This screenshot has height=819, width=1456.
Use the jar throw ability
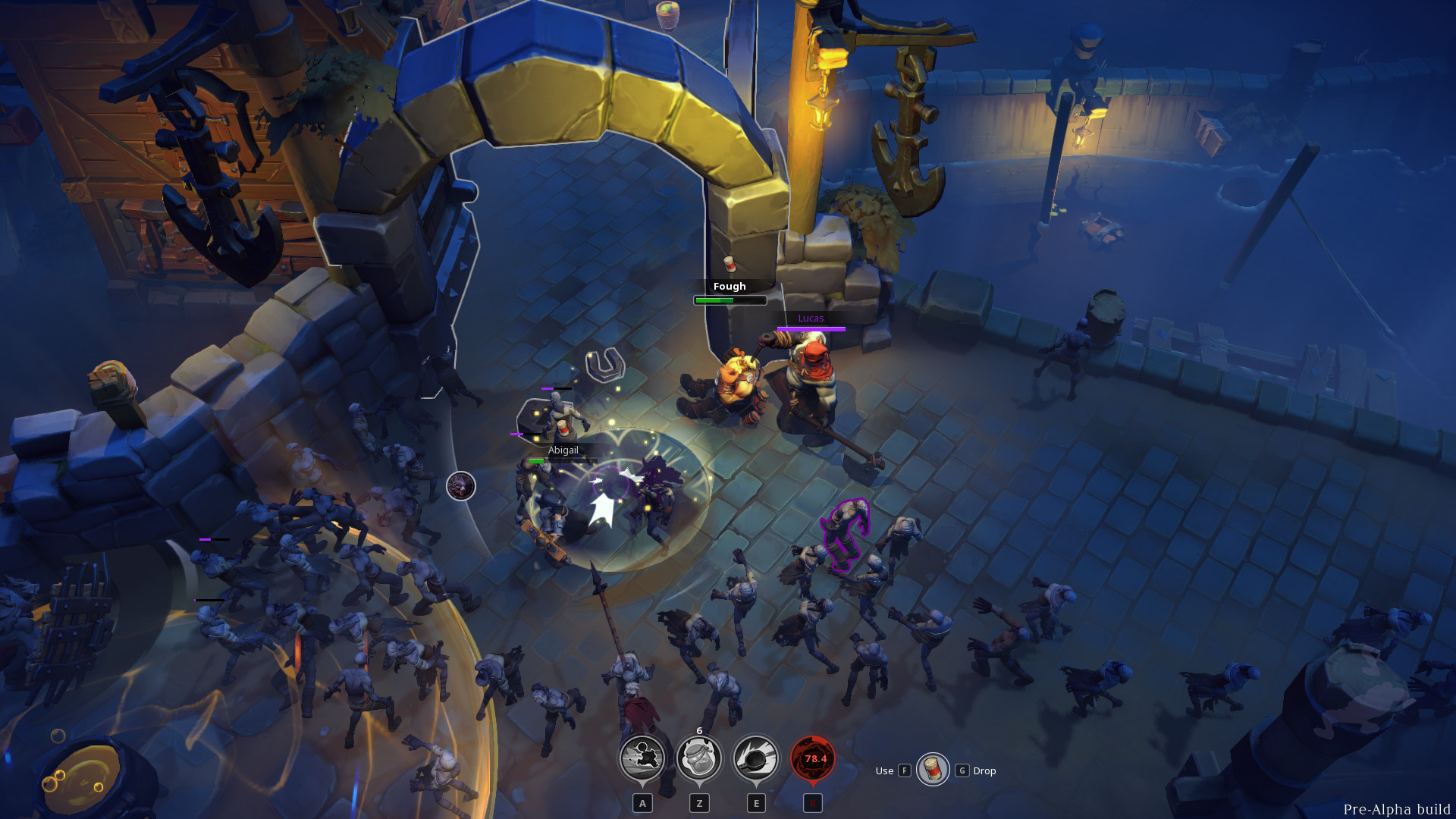tap(699, 758)
